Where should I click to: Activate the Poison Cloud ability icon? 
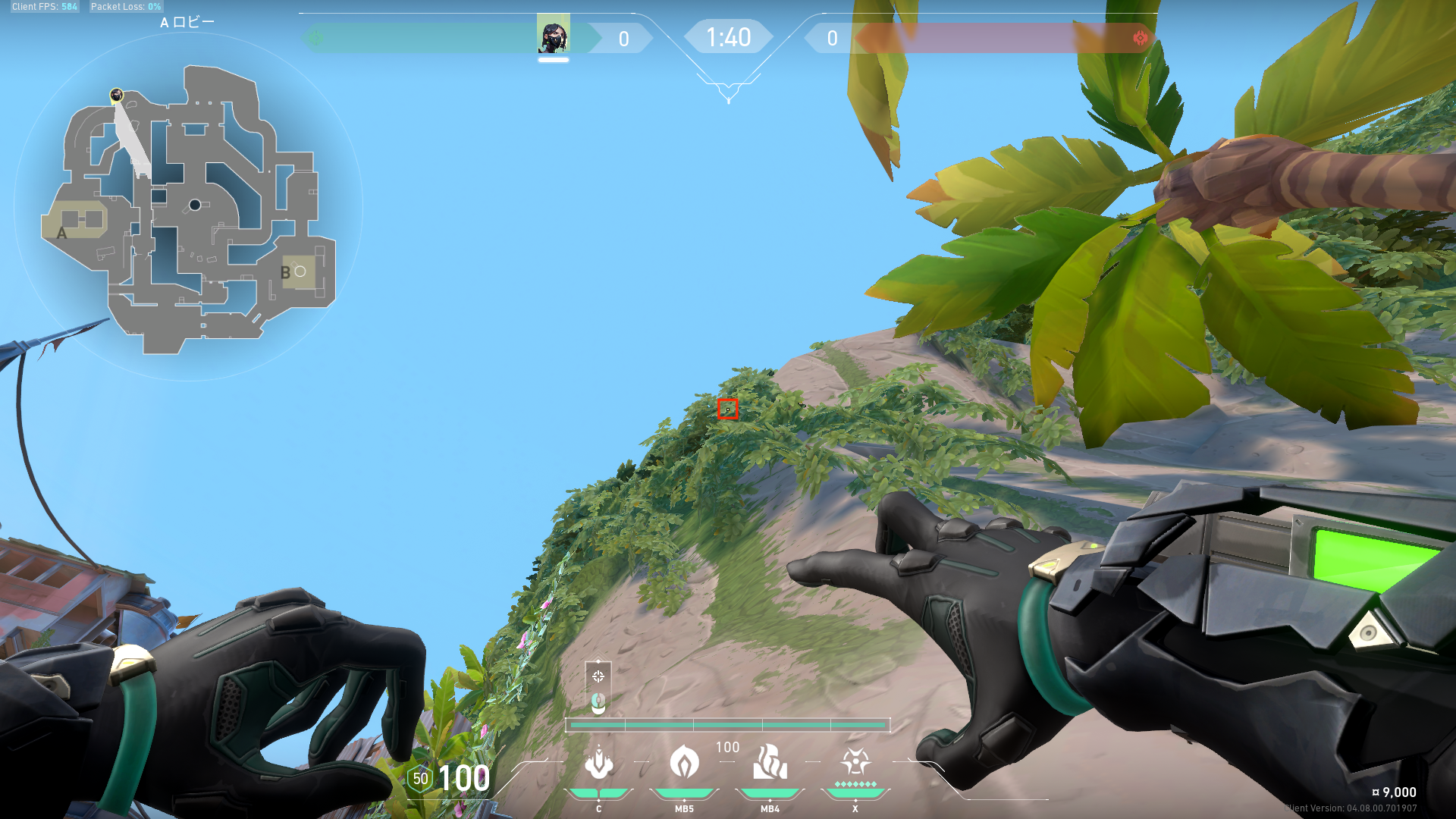[684, 763]
